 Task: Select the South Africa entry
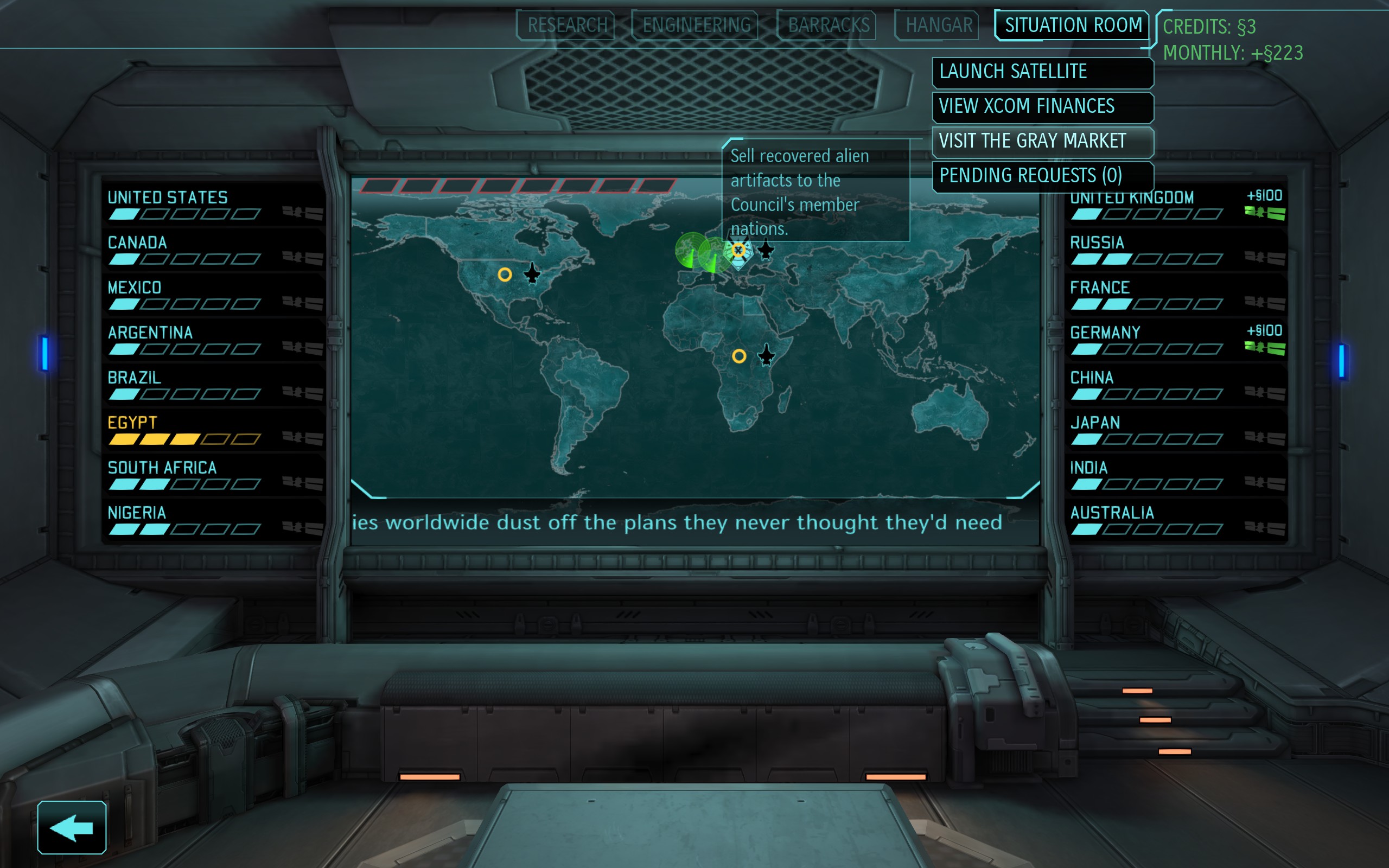(214, 475)
